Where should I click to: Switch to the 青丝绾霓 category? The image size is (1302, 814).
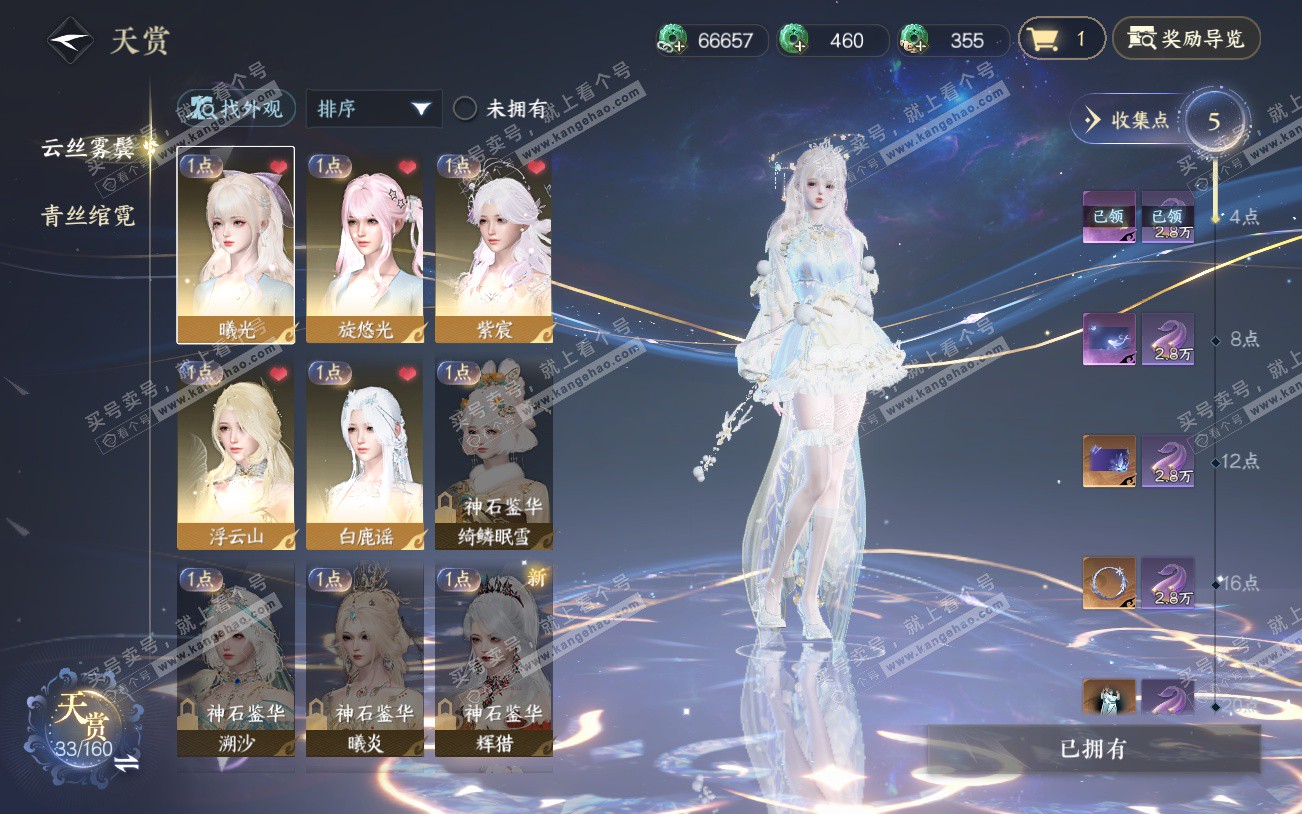(x=88, y=215)
